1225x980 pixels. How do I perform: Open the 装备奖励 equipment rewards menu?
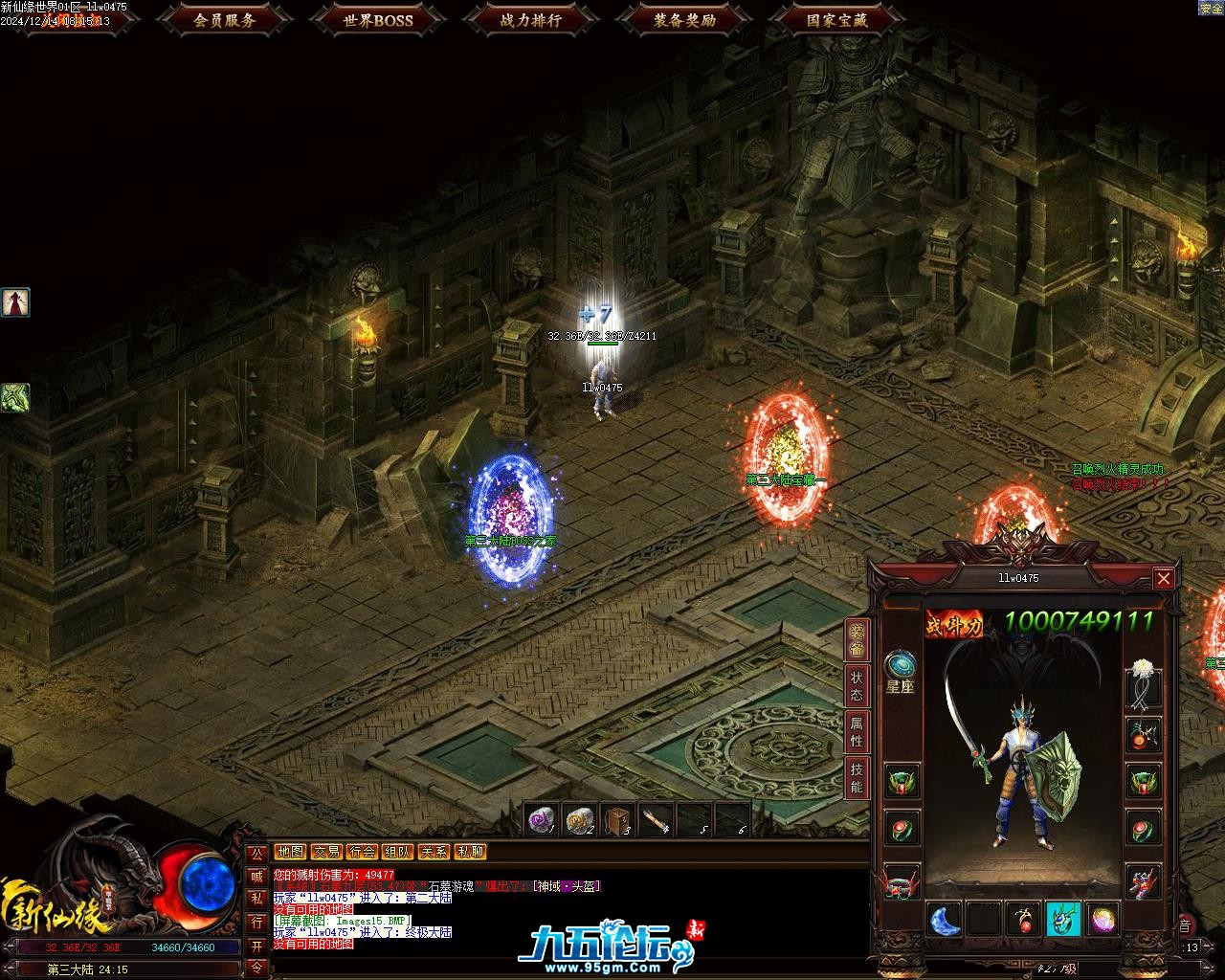click(x=684, y=19)
